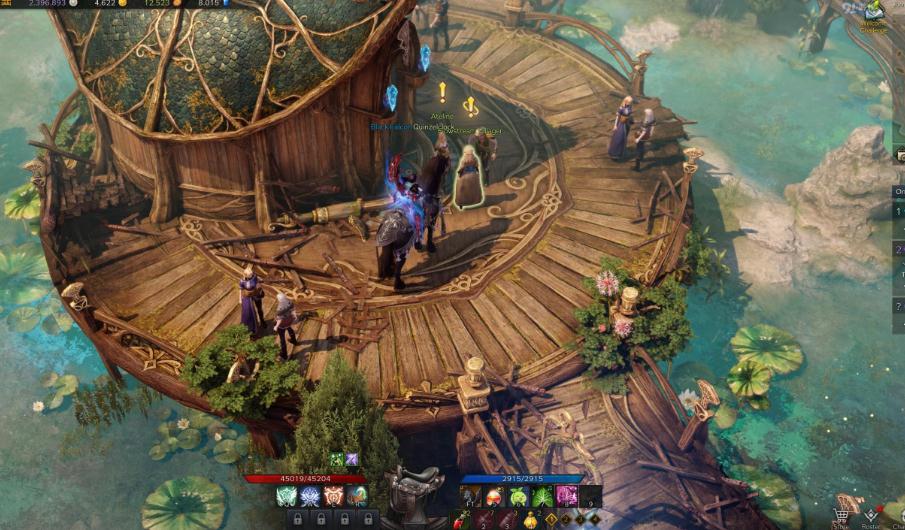Image resolution: width=905 pixels, height=530 pixels.
Task: Select the green buff status icon
Action: [337, 459]
